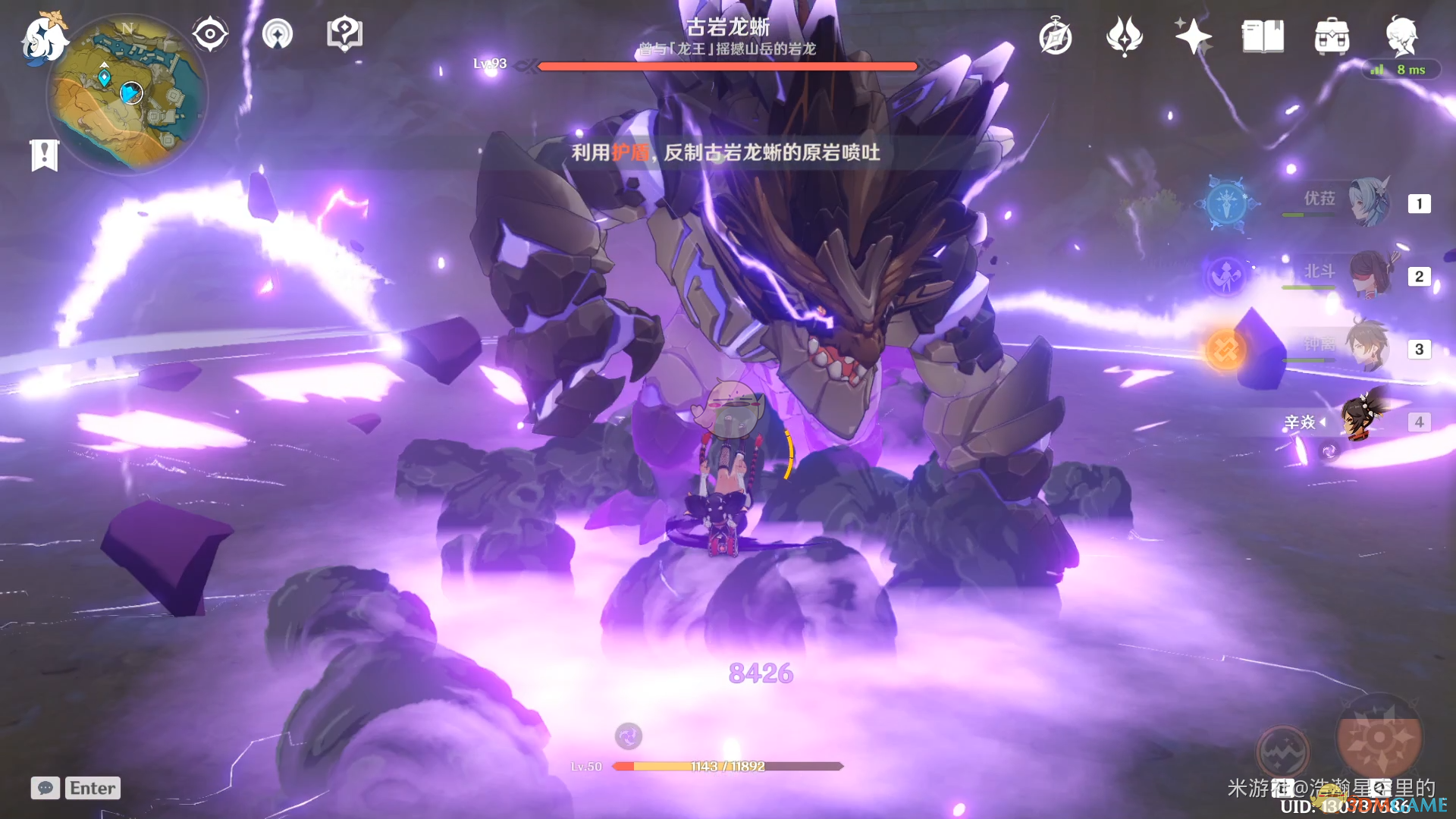Screen dimensions: 1456x819
Task: Open the adventurer handbook book icon
Action: [x=1263, y=36]
